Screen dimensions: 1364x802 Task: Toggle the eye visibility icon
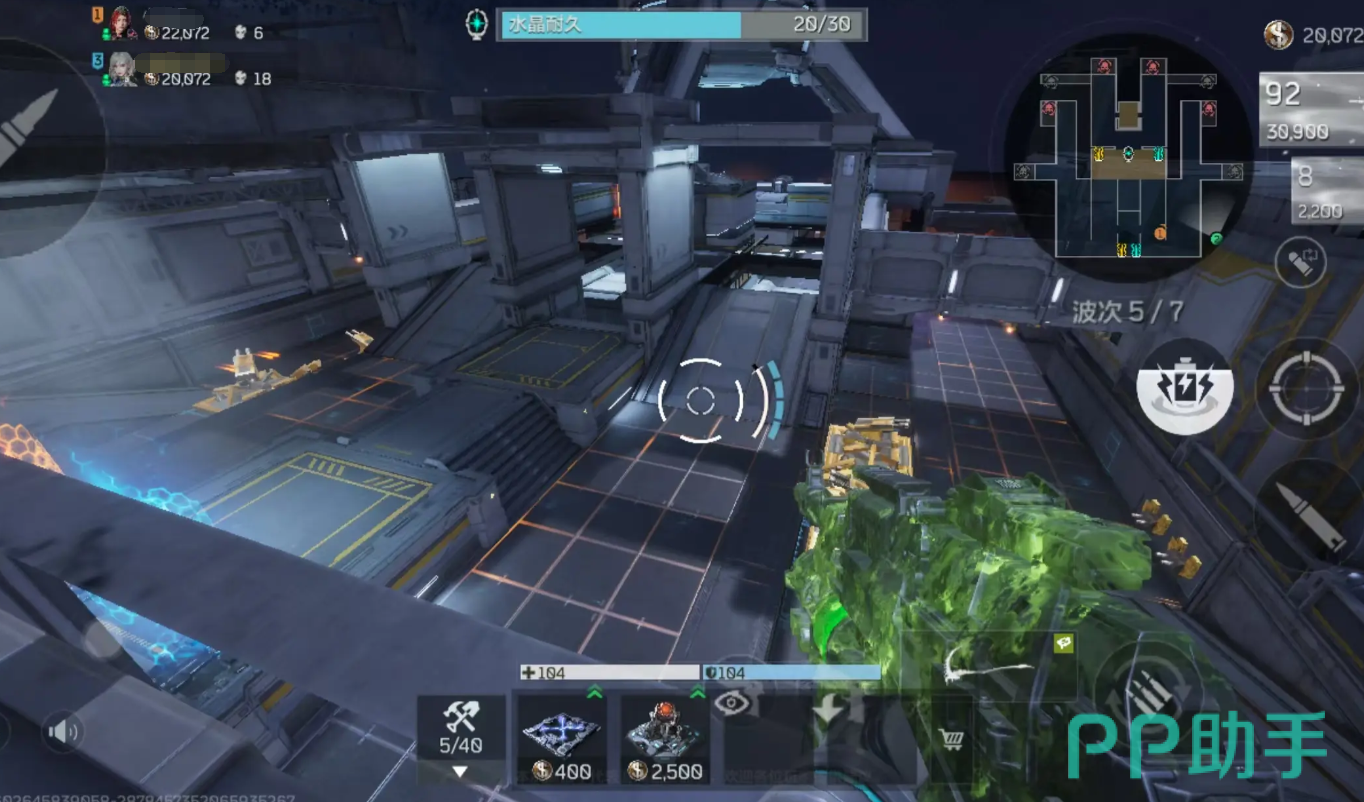point(733,703)
